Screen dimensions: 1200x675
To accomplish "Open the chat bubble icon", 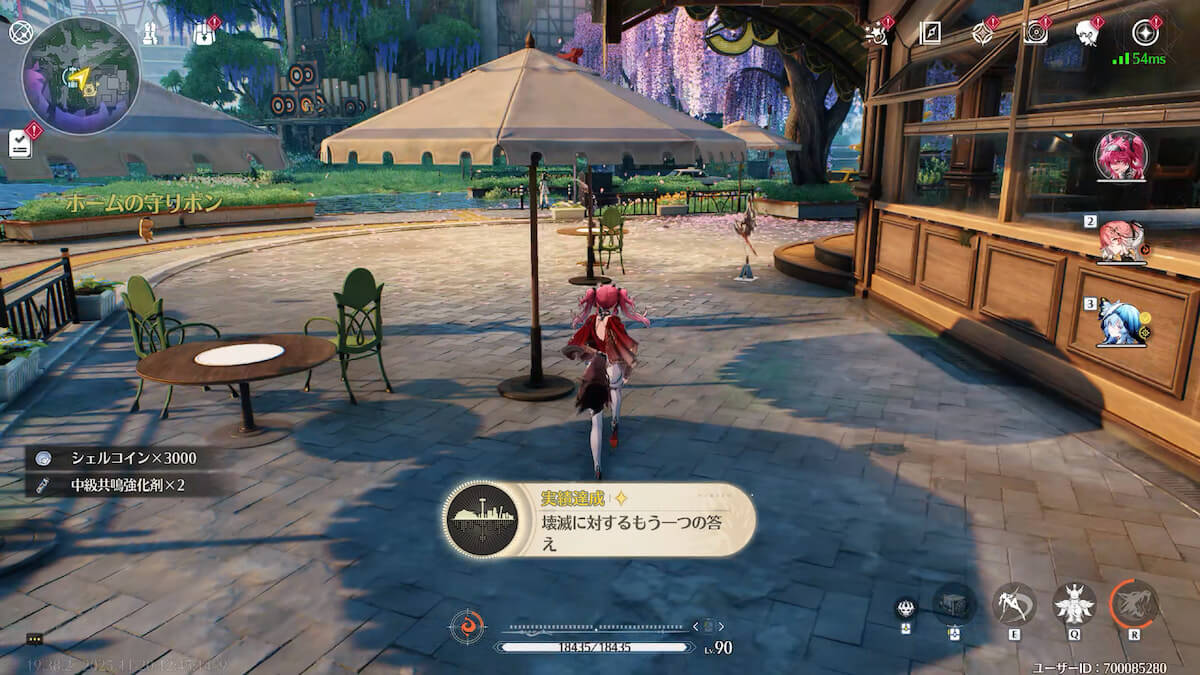I will coord(35,639).
